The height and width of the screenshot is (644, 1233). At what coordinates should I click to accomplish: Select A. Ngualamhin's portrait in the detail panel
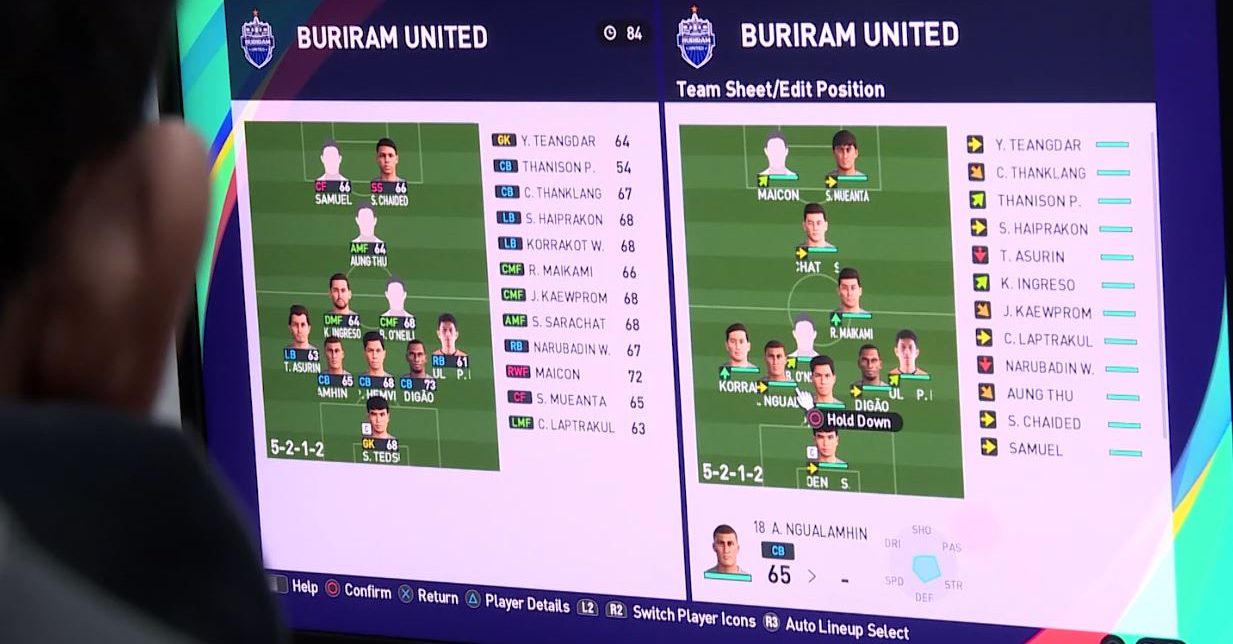(x=725, y=551)
